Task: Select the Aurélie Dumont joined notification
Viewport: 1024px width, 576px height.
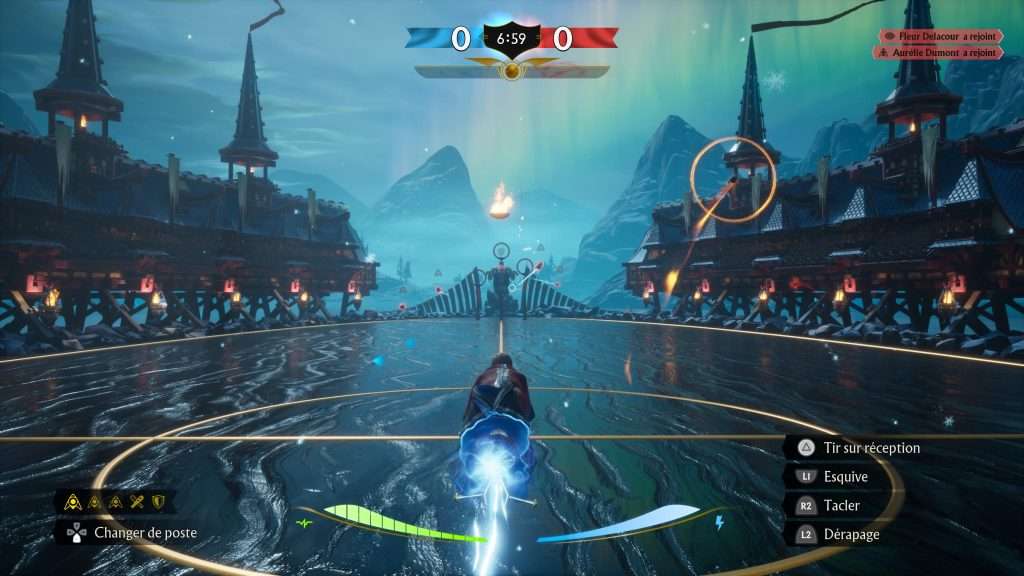Action: pos(940,52)
